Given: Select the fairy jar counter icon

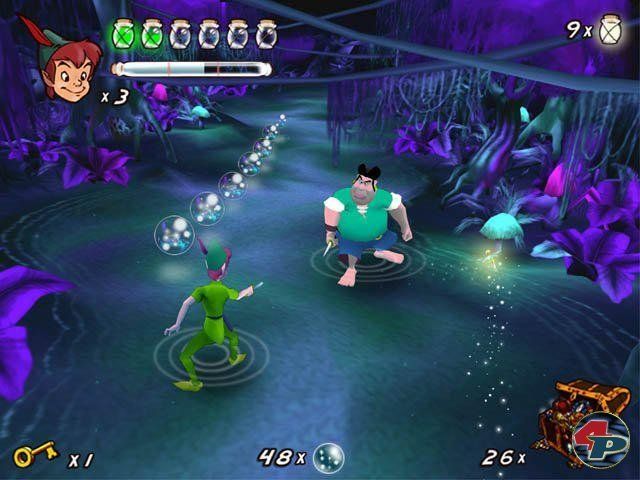Looking at the screenshot, I should coord(609,29).
